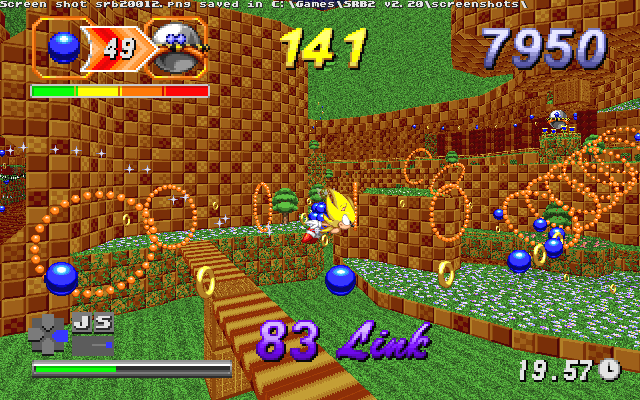Click the d-pad input display icon
This screenshot has width=640, height=400.
[x=46, y=333]
